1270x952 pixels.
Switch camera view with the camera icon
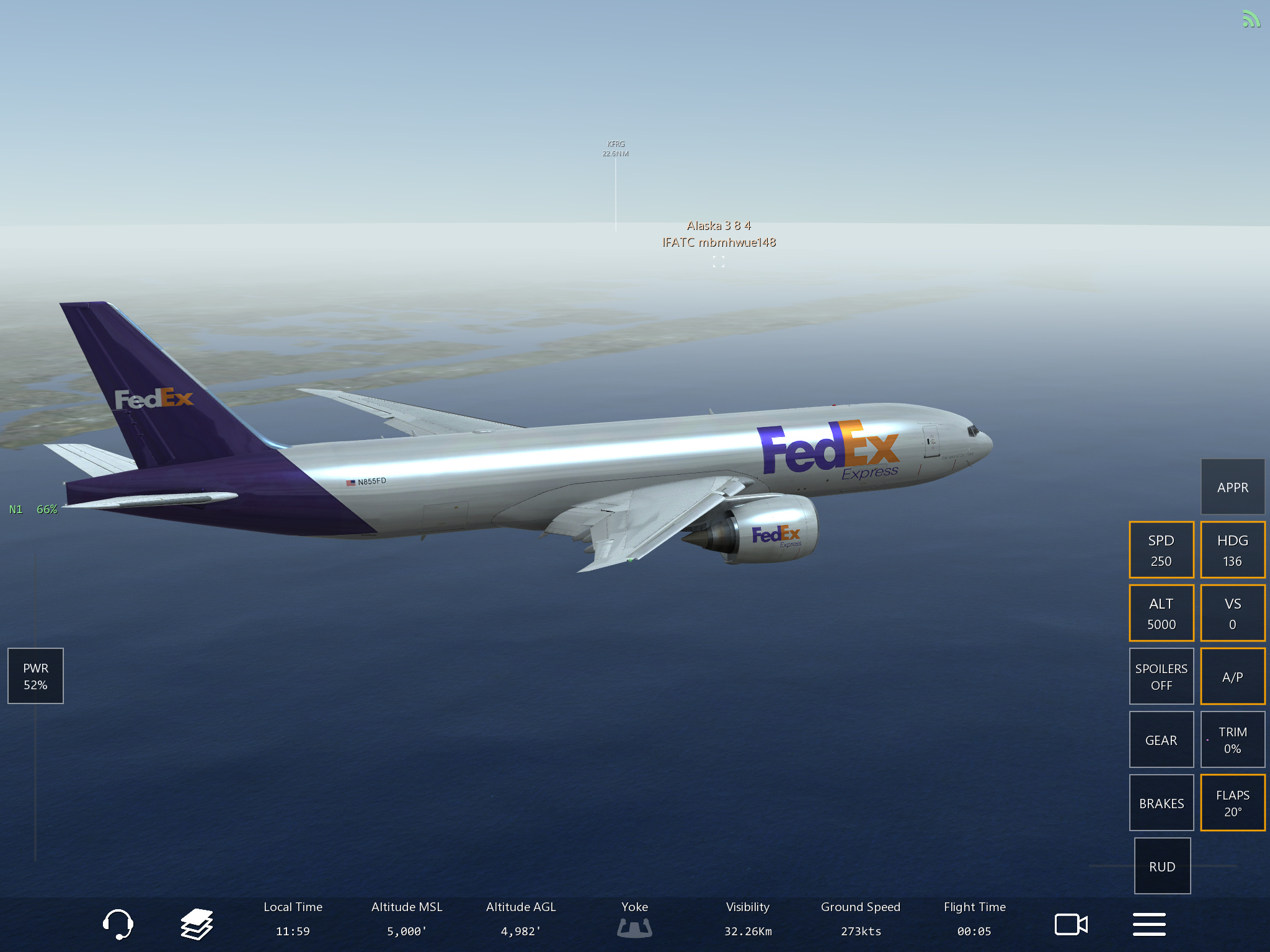(x=1071, y=924)
